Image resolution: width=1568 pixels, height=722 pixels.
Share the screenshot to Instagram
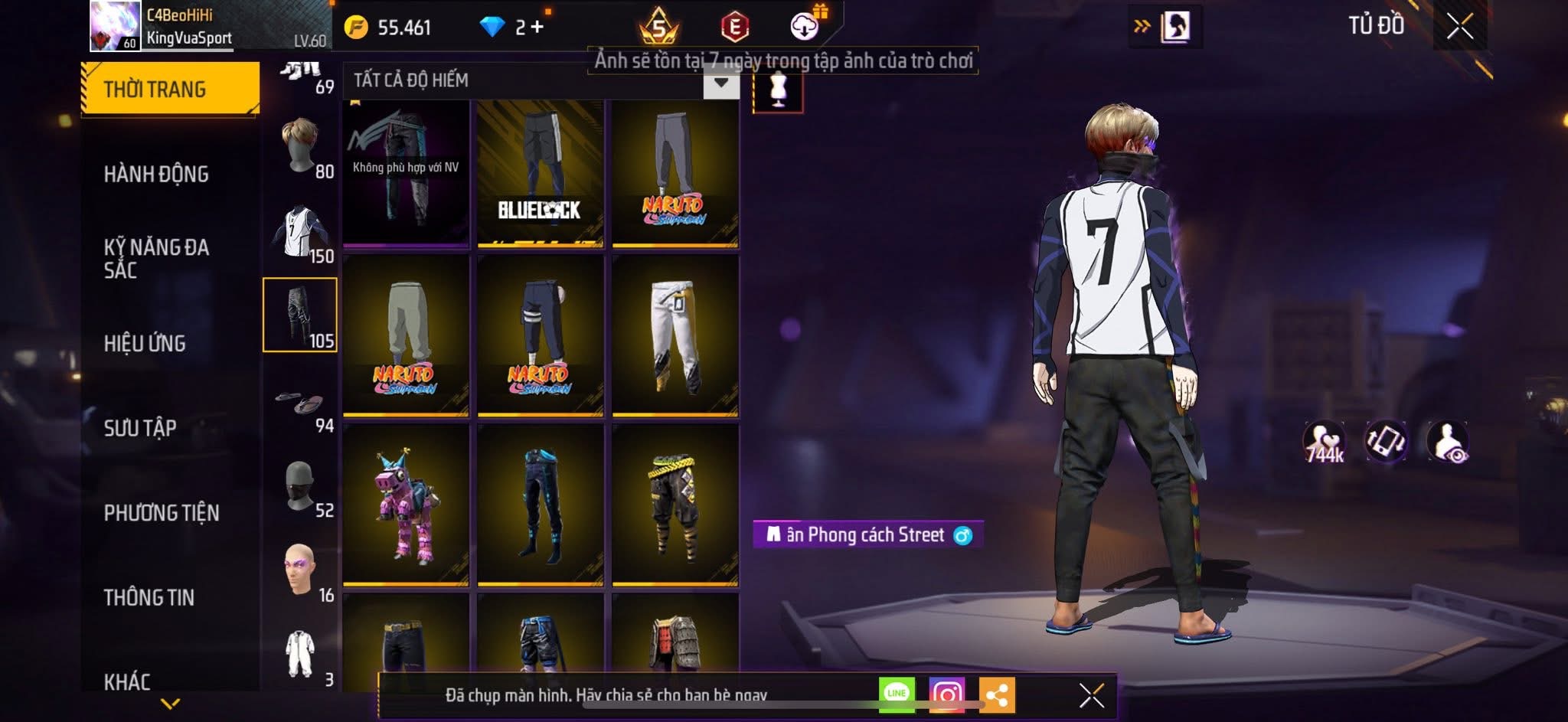[x=947, y=693]
